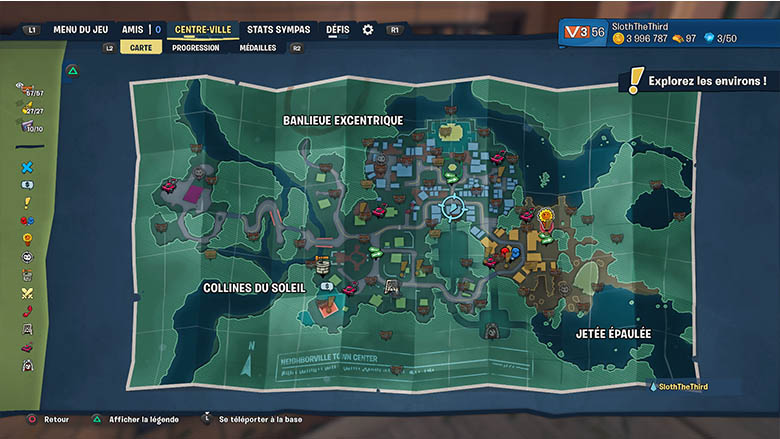Select the red telephone legend icon
This screenshot has width=780, height=439.
point(28,311)
